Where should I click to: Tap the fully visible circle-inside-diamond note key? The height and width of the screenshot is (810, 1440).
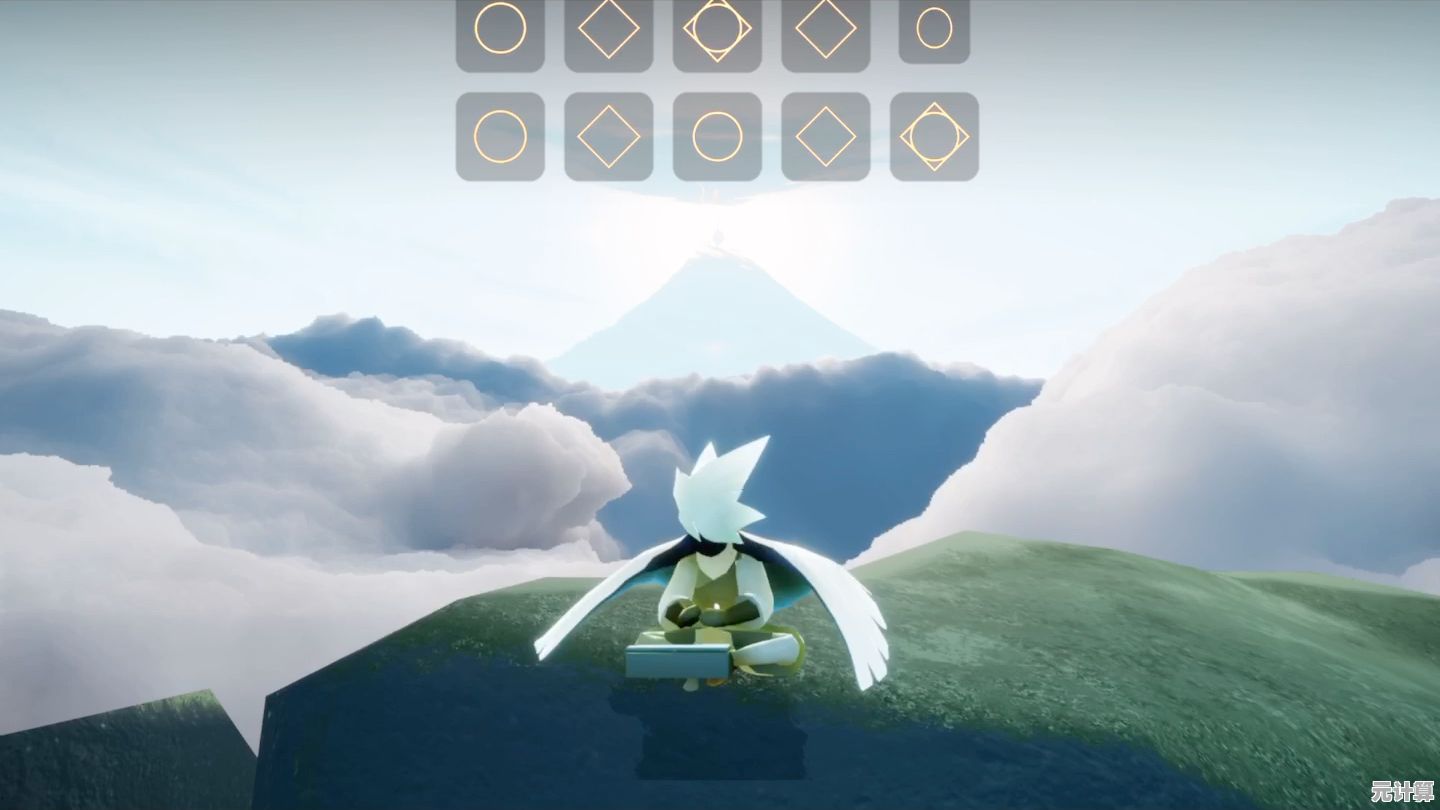click(934, 137)
